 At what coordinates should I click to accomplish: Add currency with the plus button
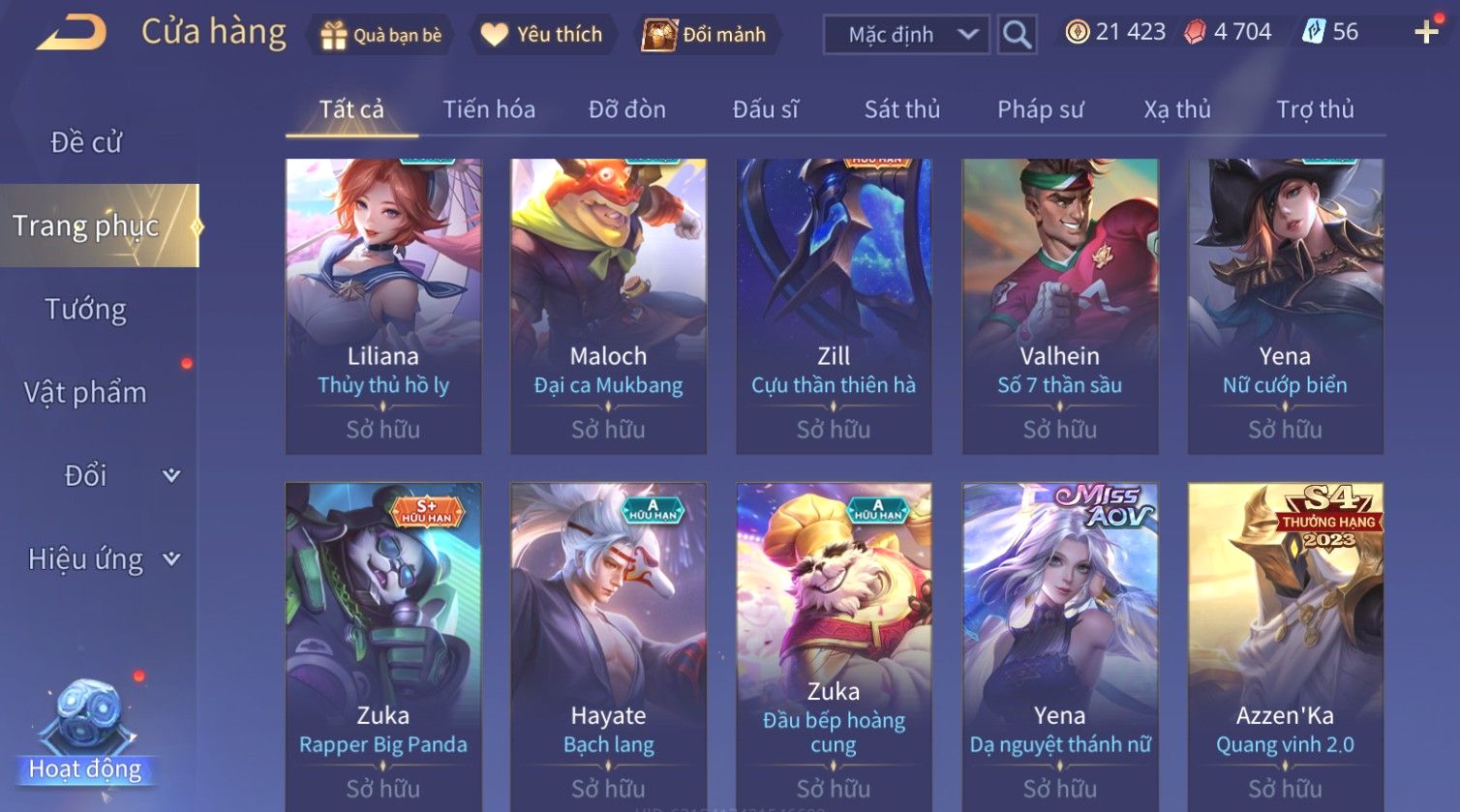(x=1425, y=32)
